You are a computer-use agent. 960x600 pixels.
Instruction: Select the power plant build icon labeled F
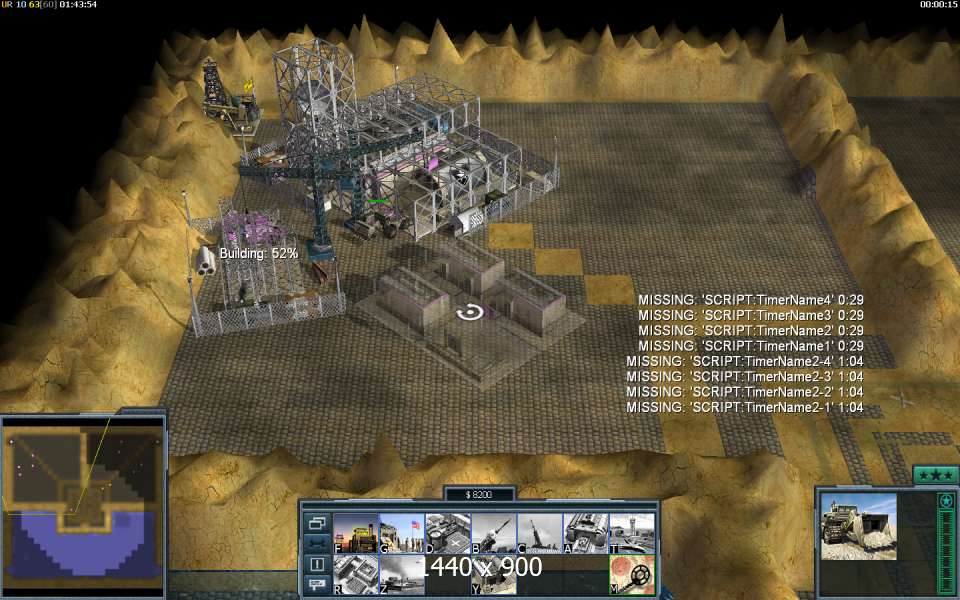click(355, 534)
